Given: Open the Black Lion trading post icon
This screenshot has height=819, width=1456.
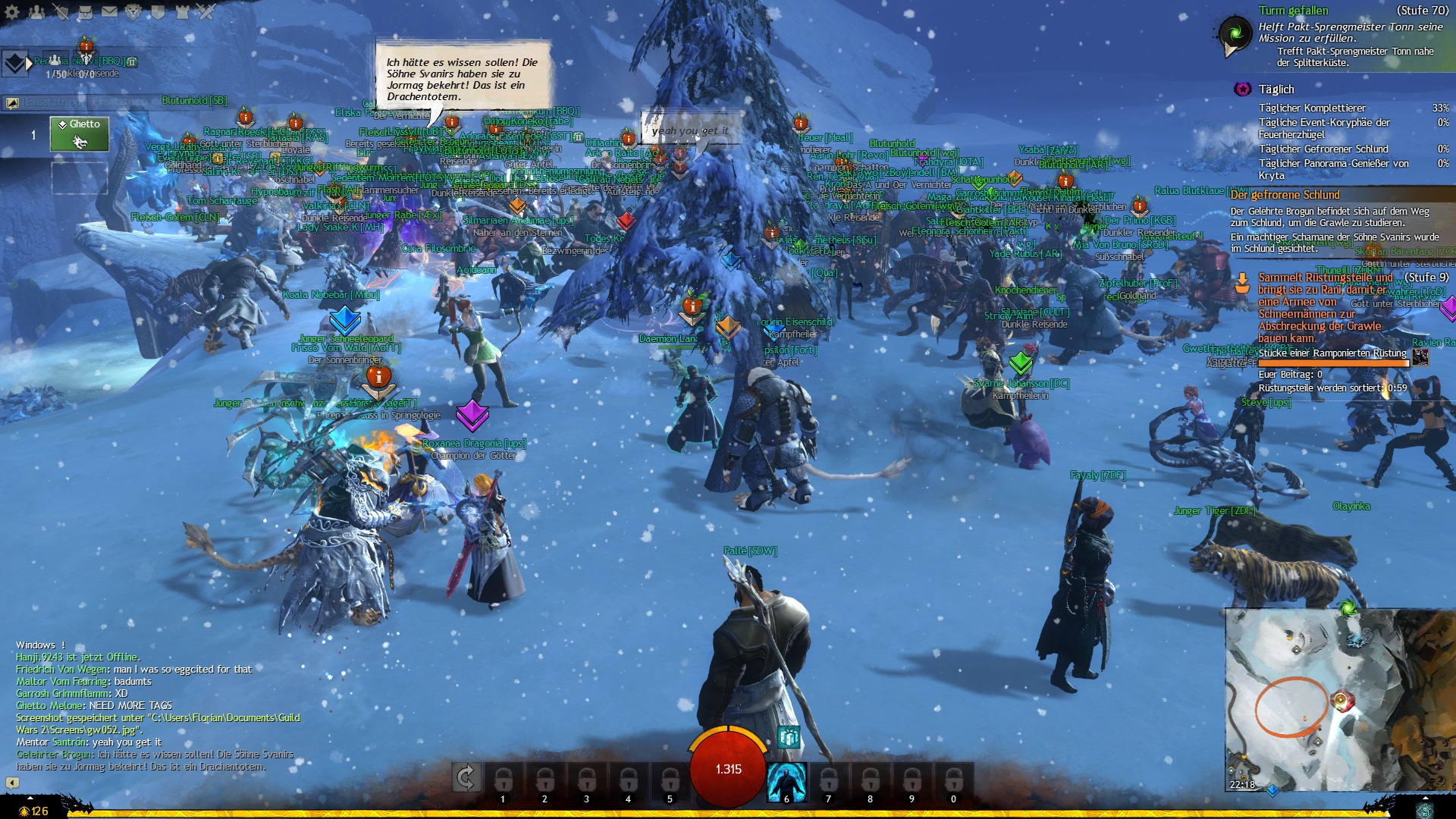Looking at the screenshot, I should coord(133,12).
